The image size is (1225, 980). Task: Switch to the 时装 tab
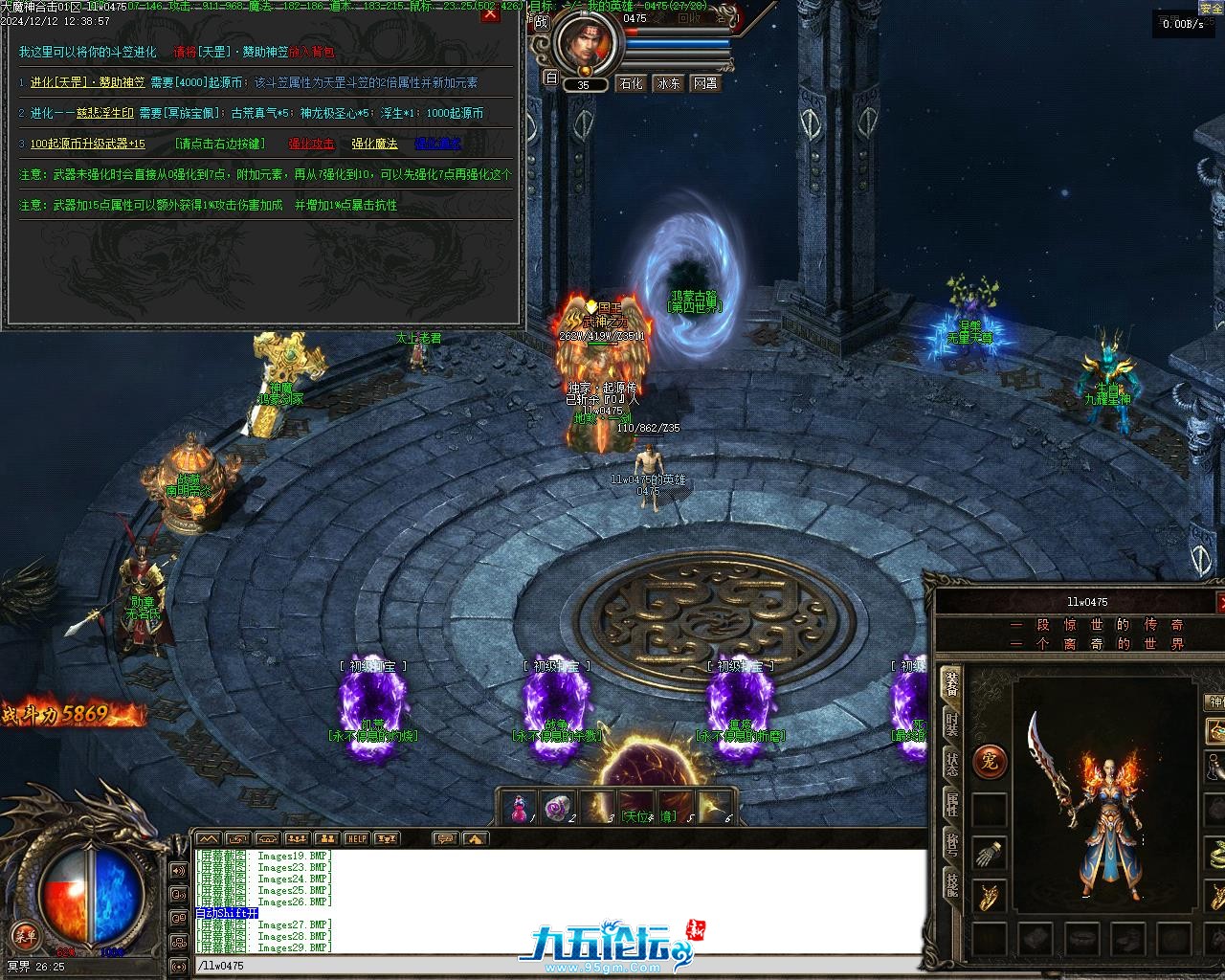[951, 724]
